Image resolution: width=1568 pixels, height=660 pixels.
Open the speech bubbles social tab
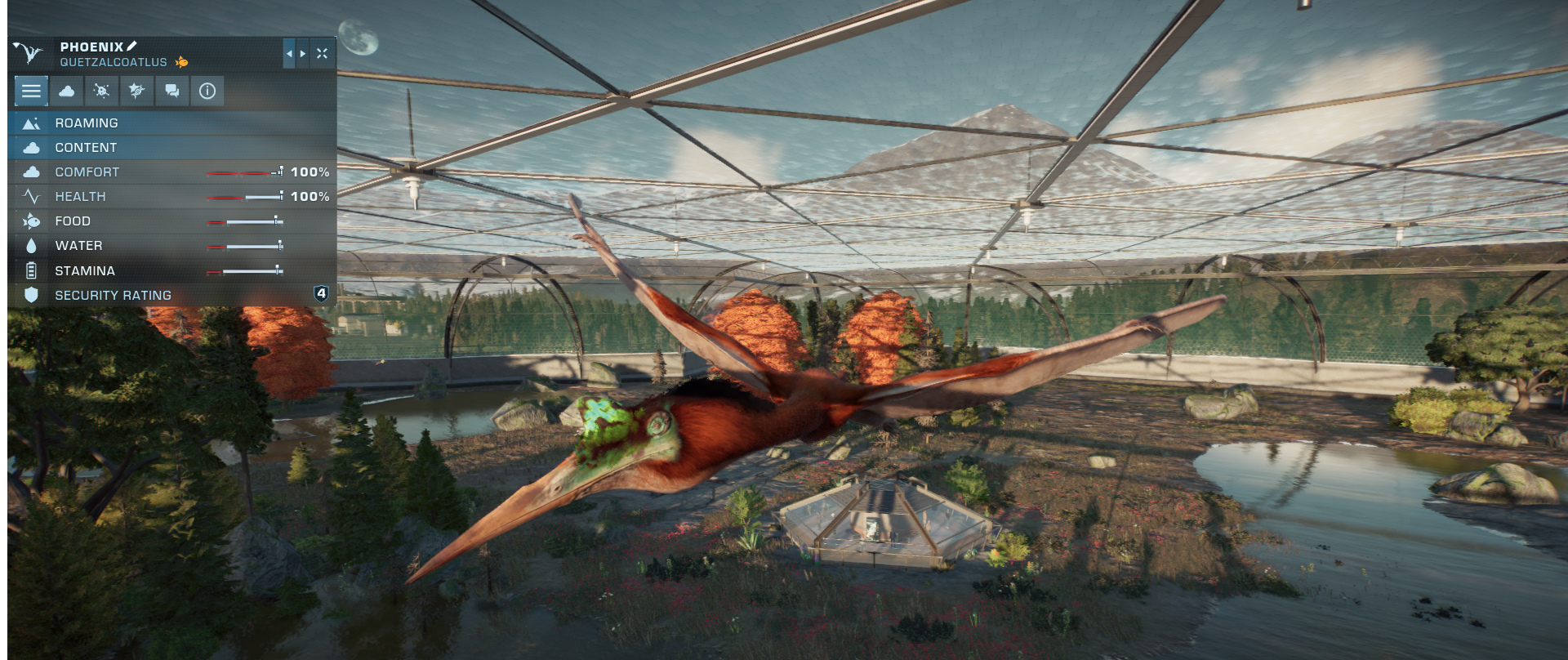point(172,91)
